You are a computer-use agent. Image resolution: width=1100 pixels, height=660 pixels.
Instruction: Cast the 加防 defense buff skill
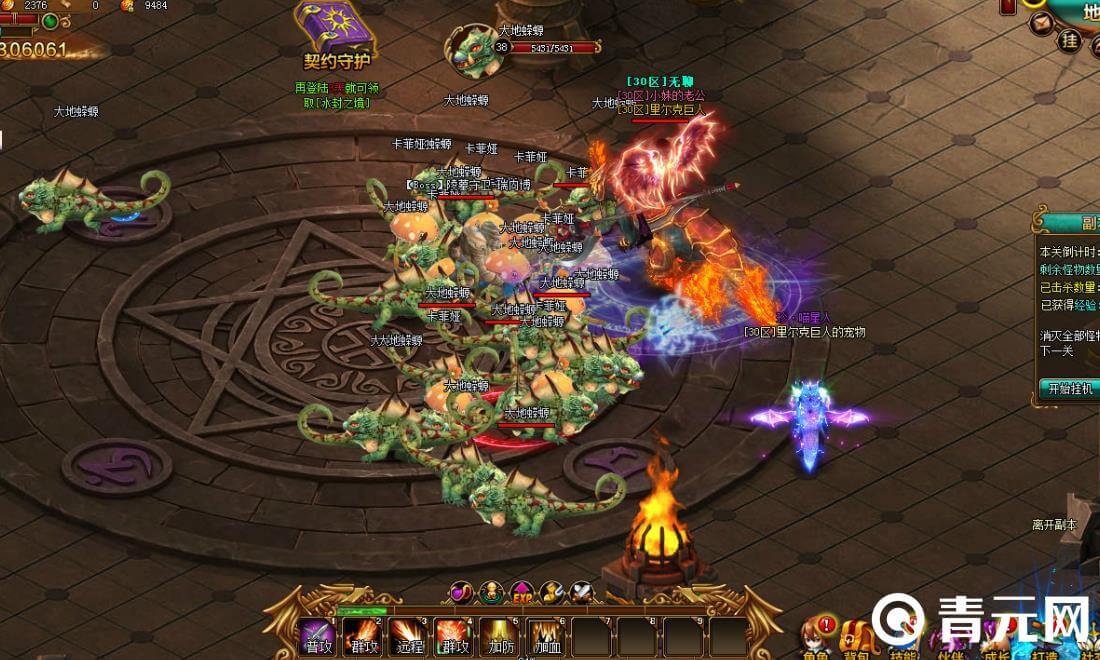click(x=496, y=636)
